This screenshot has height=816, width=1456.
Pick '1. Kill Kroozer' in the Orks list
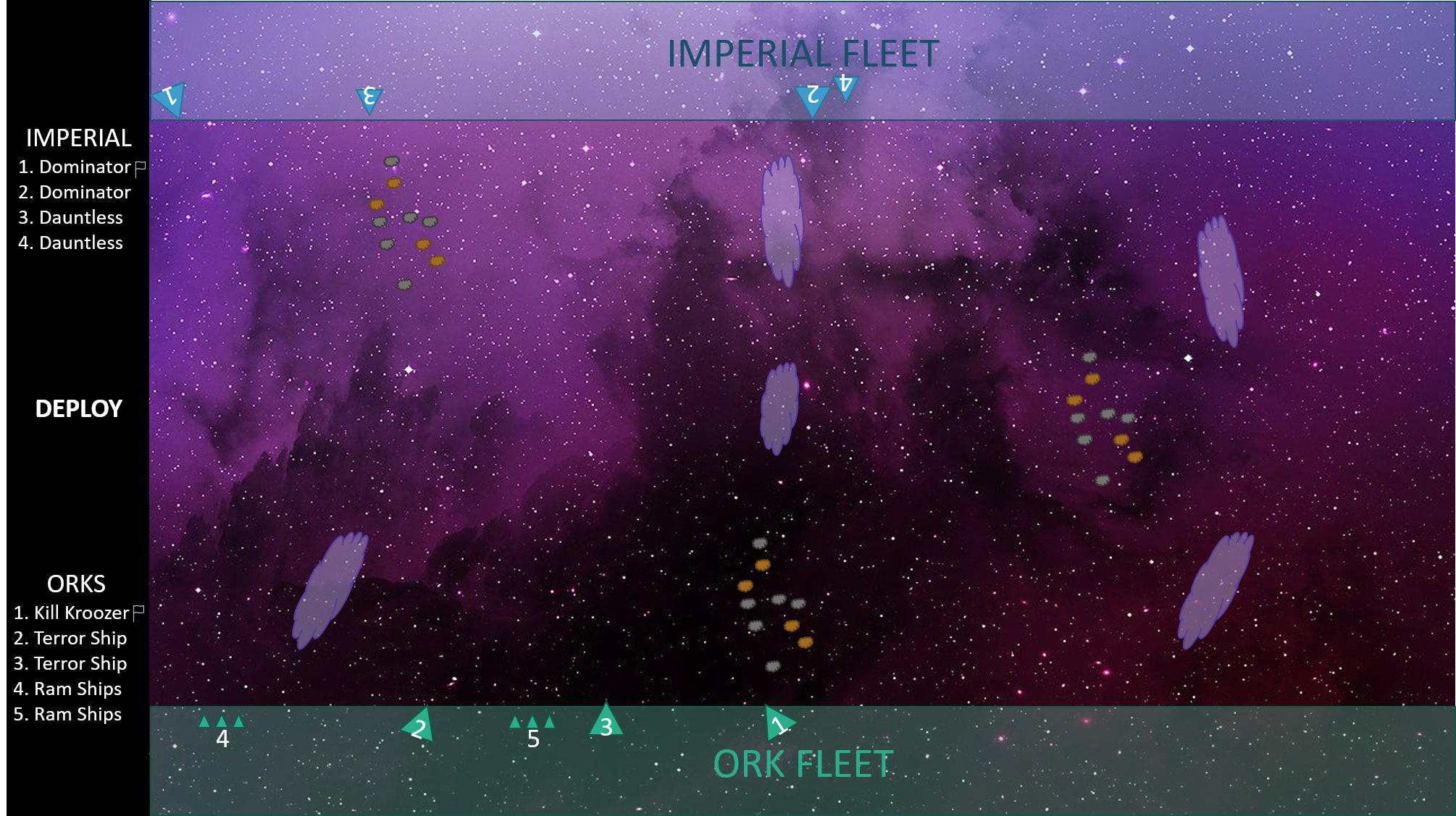(71, 613)
